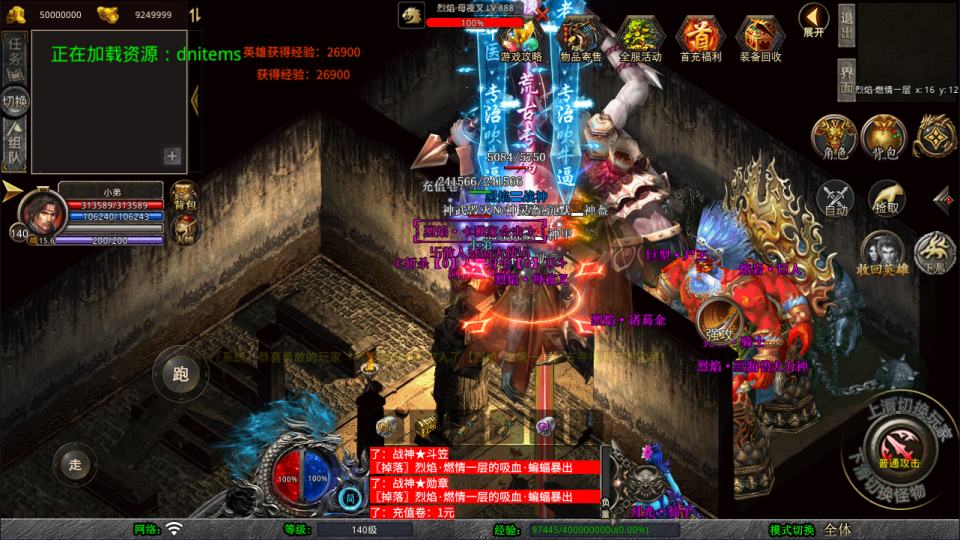Select the 跑 run movement button
The height and width of the screenshot is (540, 960).
coord(180,374)
